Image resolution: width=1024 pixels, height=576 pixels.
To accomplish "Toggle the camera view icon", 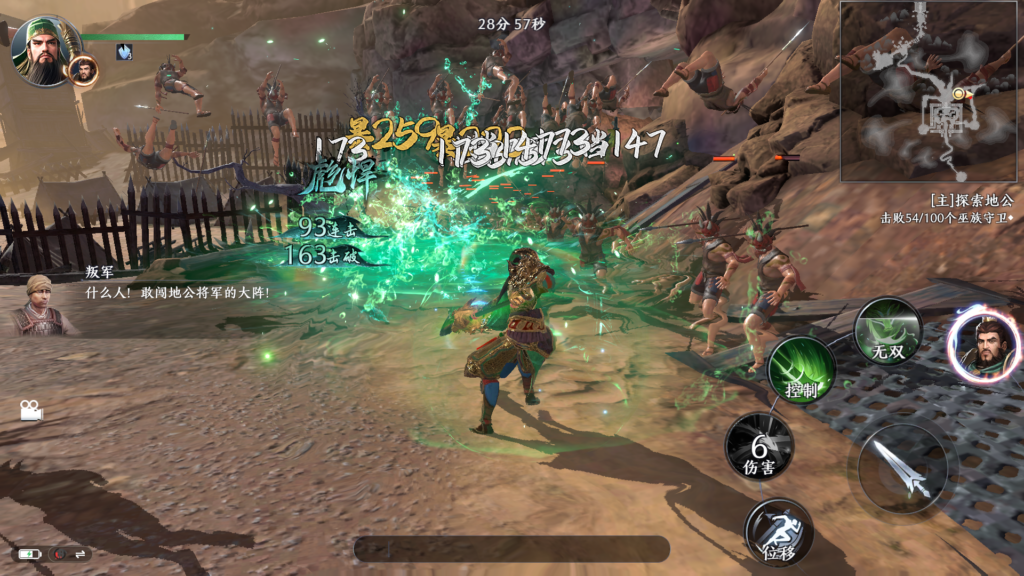I will [x=29, y=410].
